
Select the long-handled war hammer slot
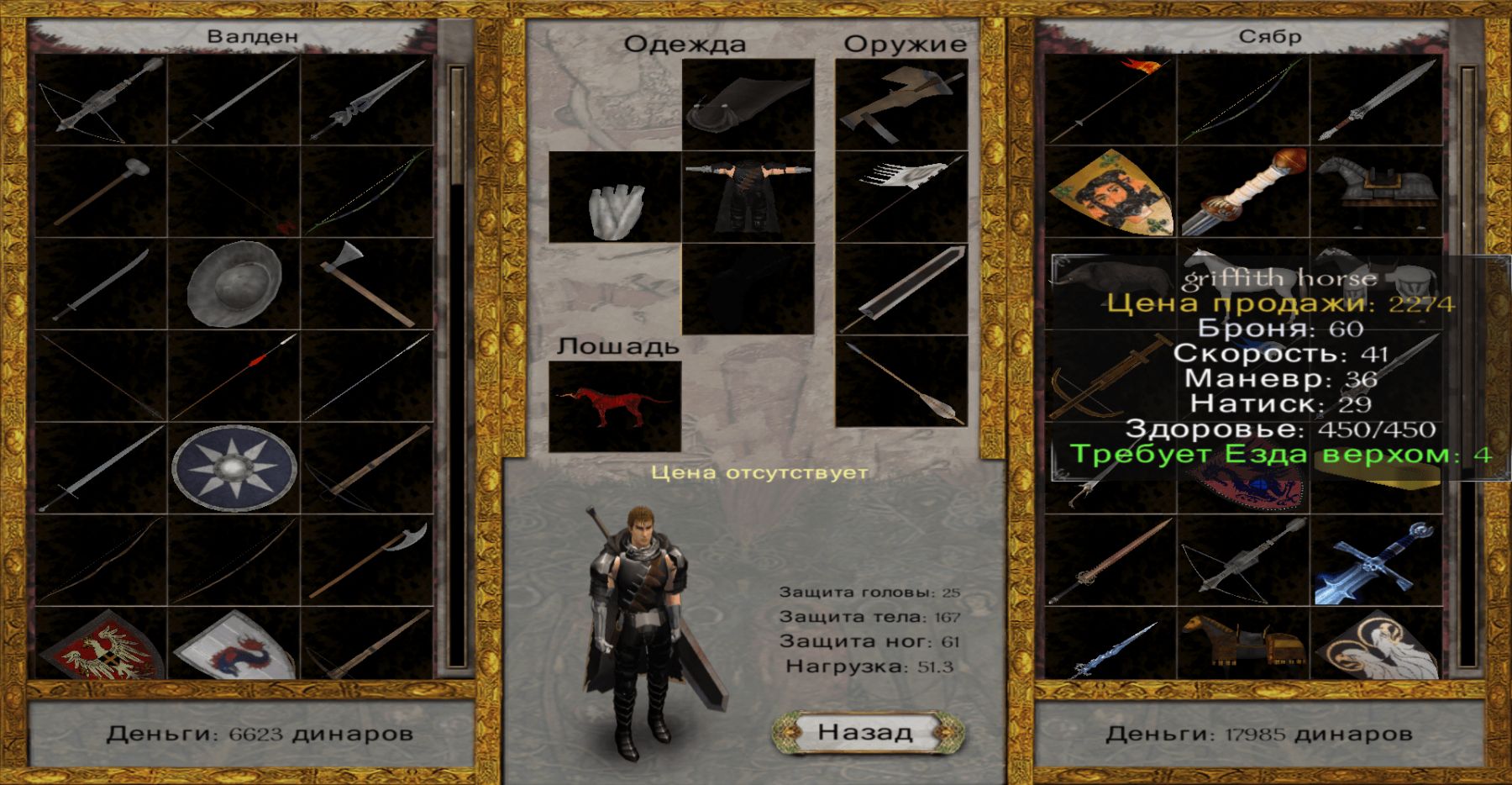[x=101, y=192]
